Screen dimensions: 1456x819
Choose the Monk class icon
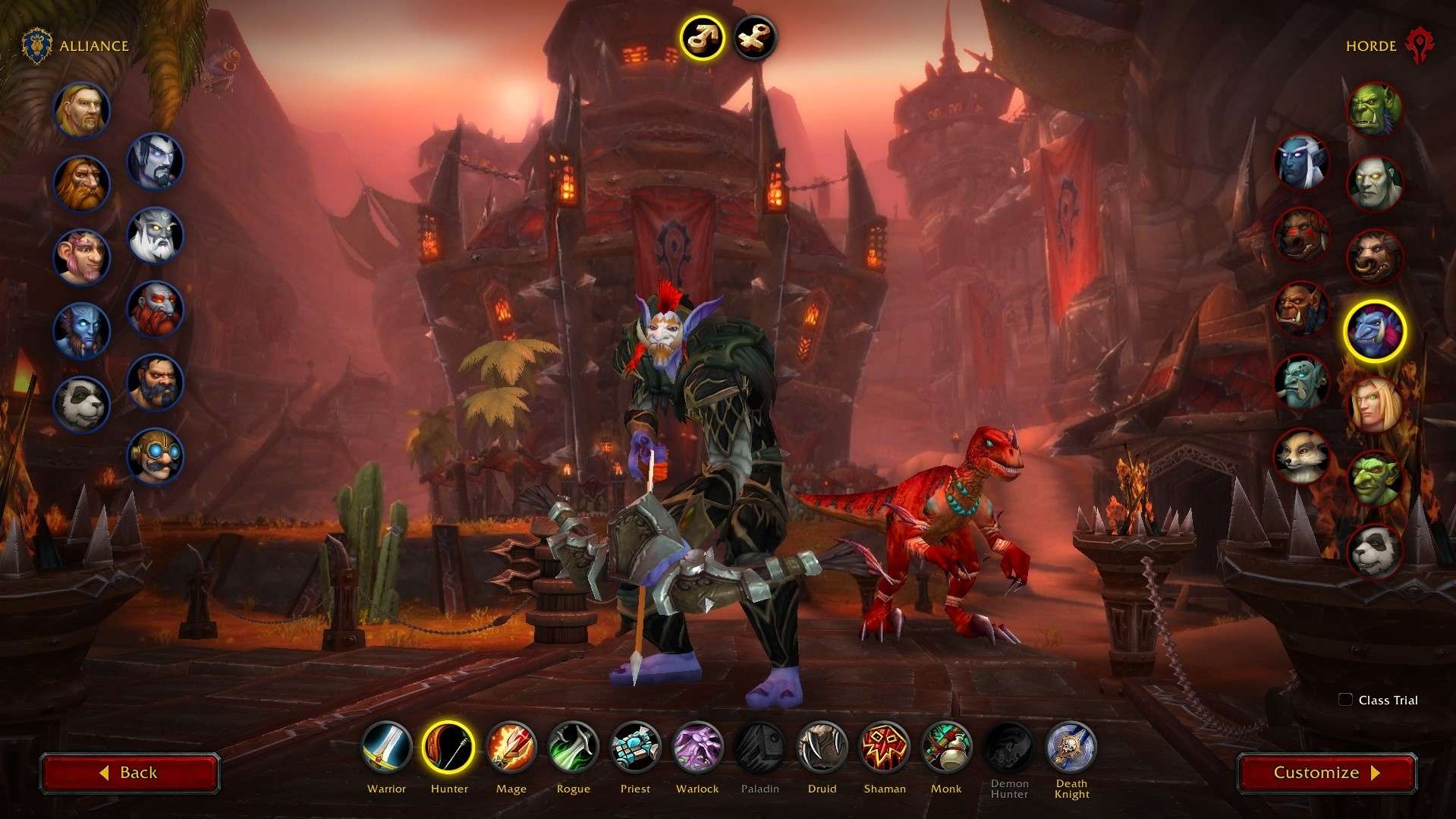[946, 747]
